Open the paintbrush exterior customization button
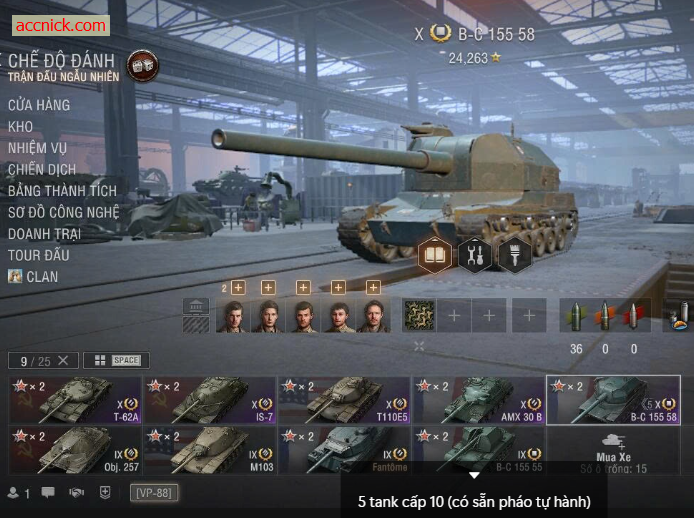Image resolution: width=694 pixels, height=518 pixels. click(x=514, y=255)
